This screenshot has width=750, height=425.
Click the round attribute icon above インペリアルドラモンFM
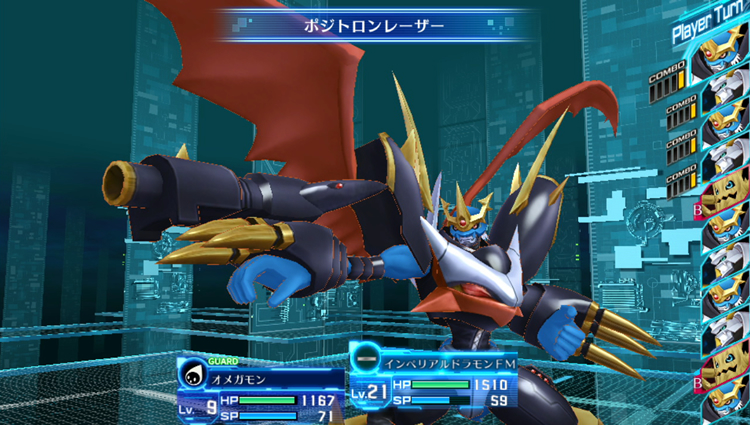click(366, 358)
